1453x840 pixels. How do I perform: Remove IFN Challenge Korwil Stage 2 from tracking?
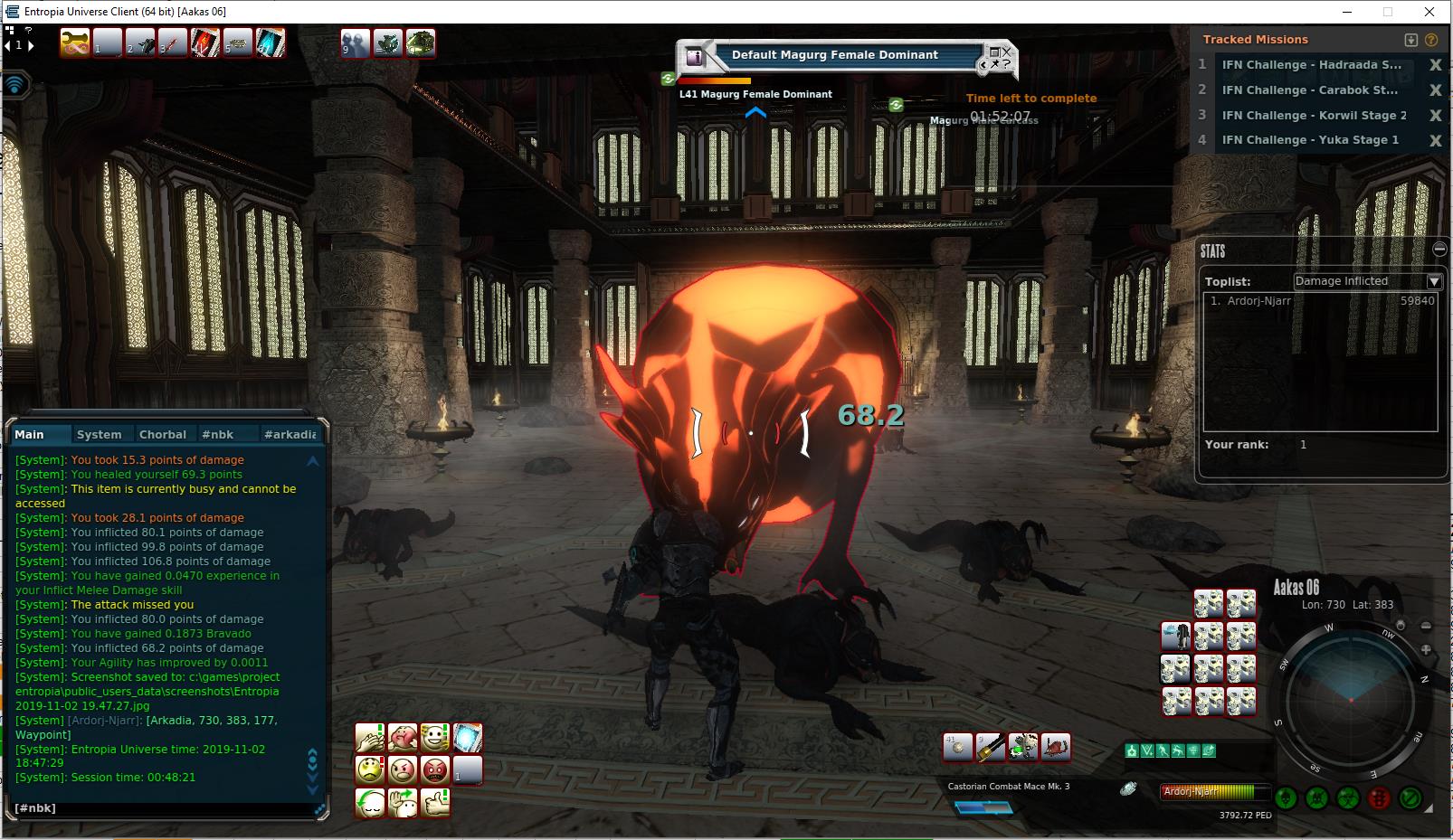click(x=1435, y=116)
